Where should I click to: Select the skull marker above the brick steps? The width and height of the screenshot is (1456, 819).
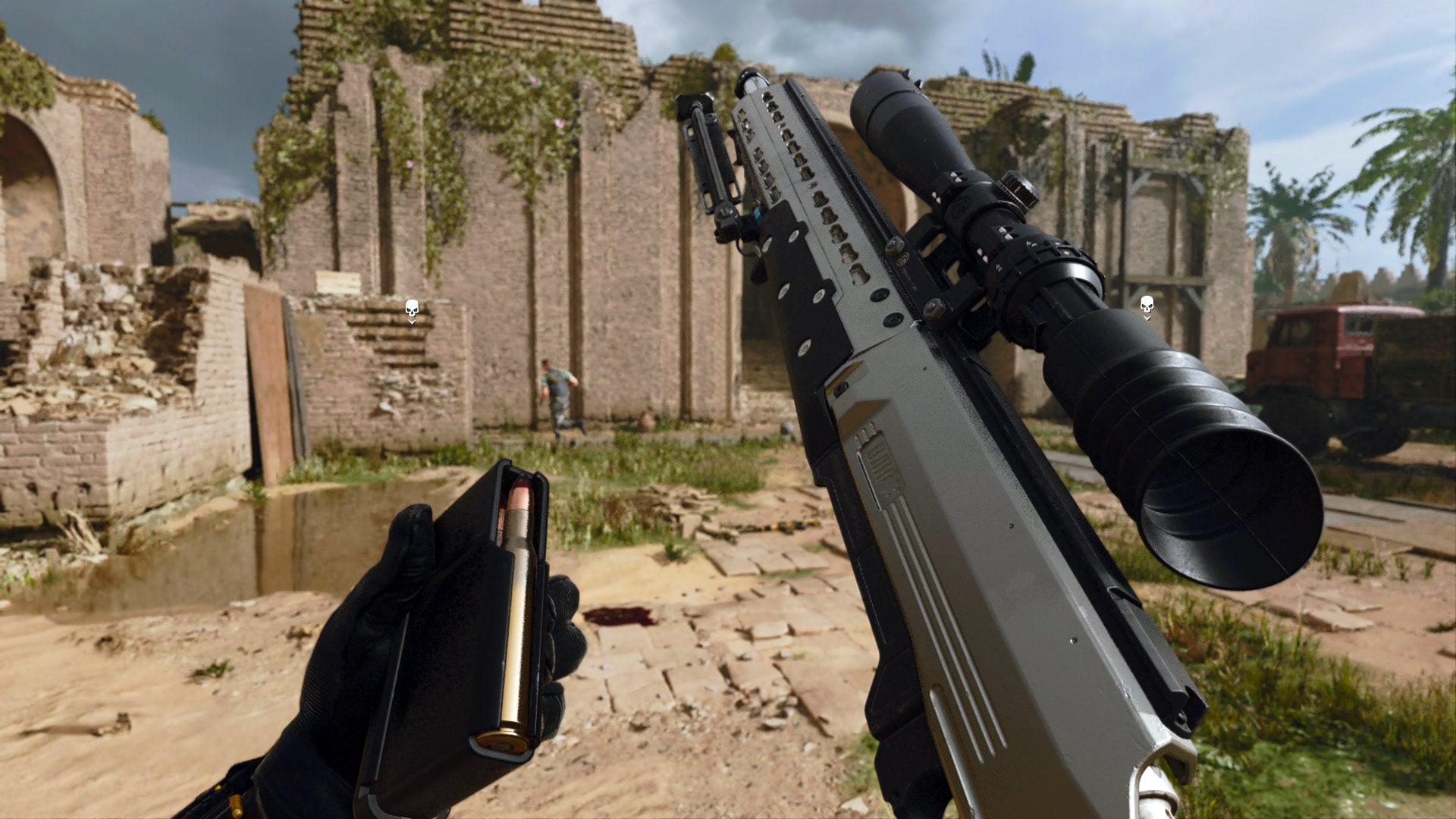click(412, 309)
